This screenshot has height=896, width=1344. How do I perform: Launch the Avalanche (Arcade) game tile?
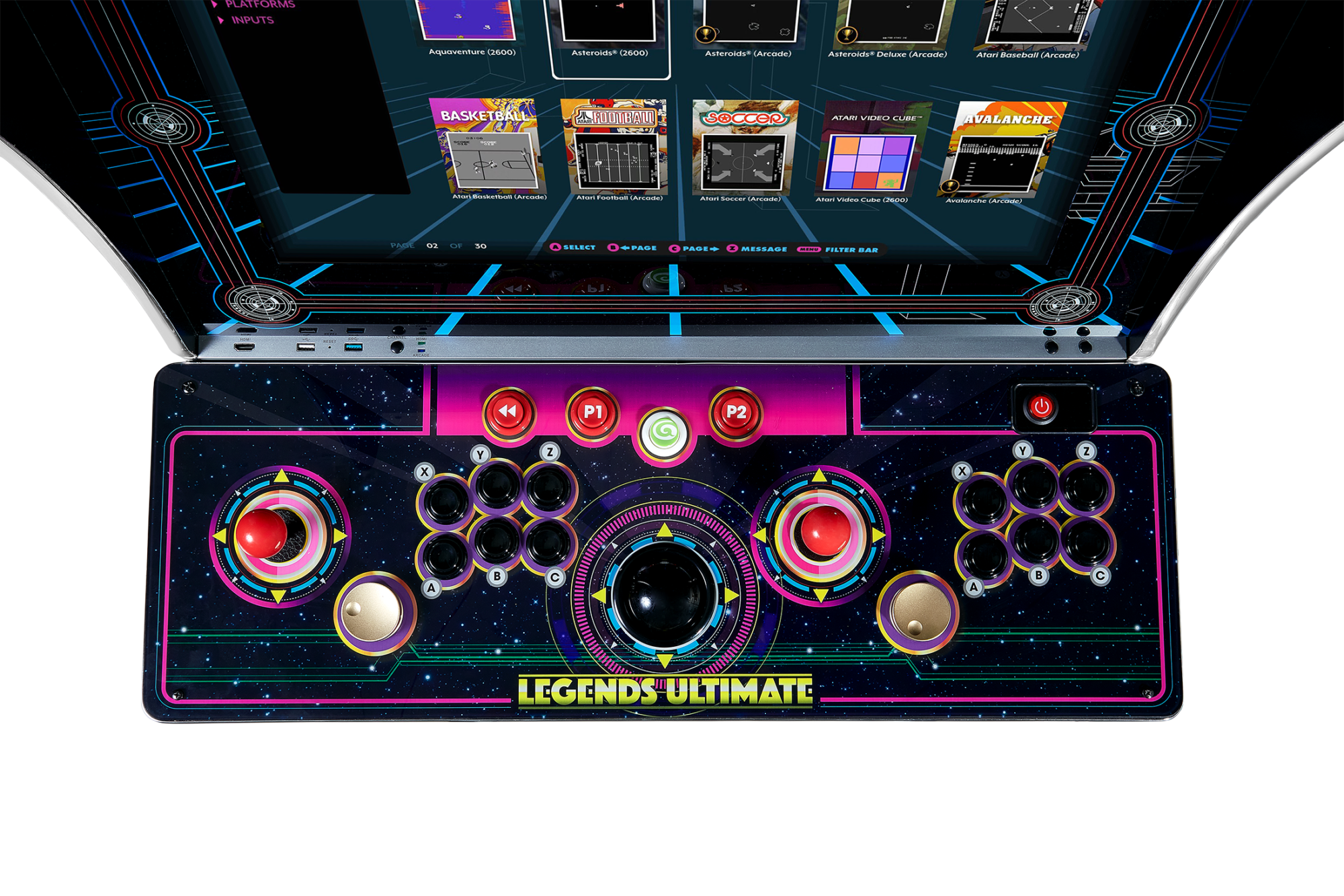(x=1001, y=149)
